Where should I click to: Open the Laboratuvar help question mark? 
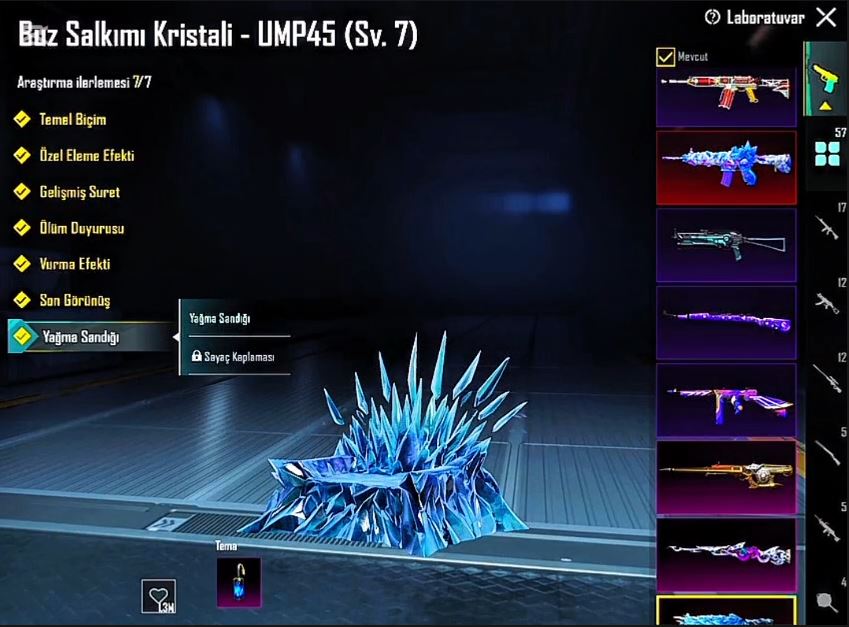[713, 17]
